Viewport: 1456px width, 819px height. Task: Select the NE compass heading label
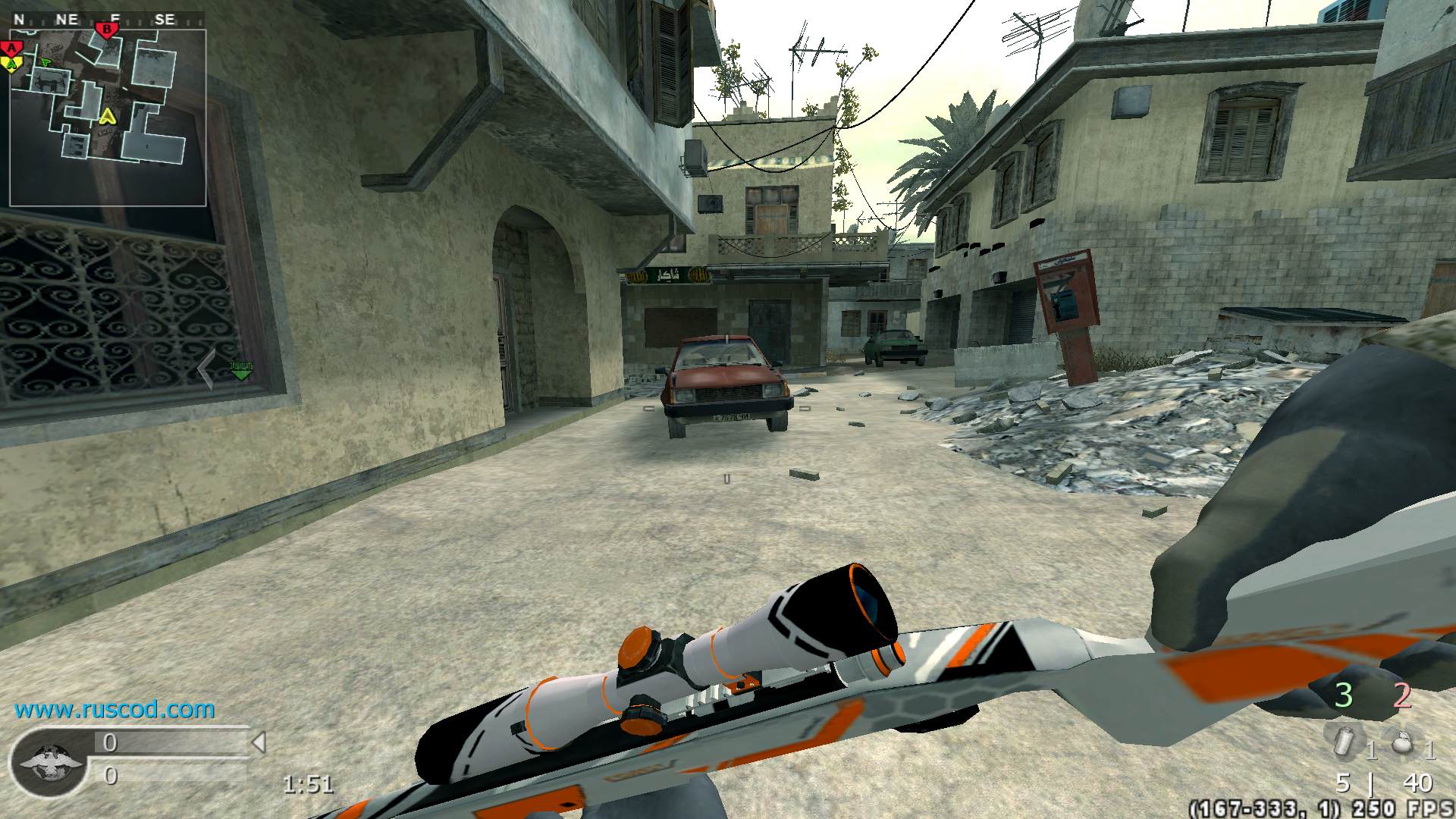67,18
